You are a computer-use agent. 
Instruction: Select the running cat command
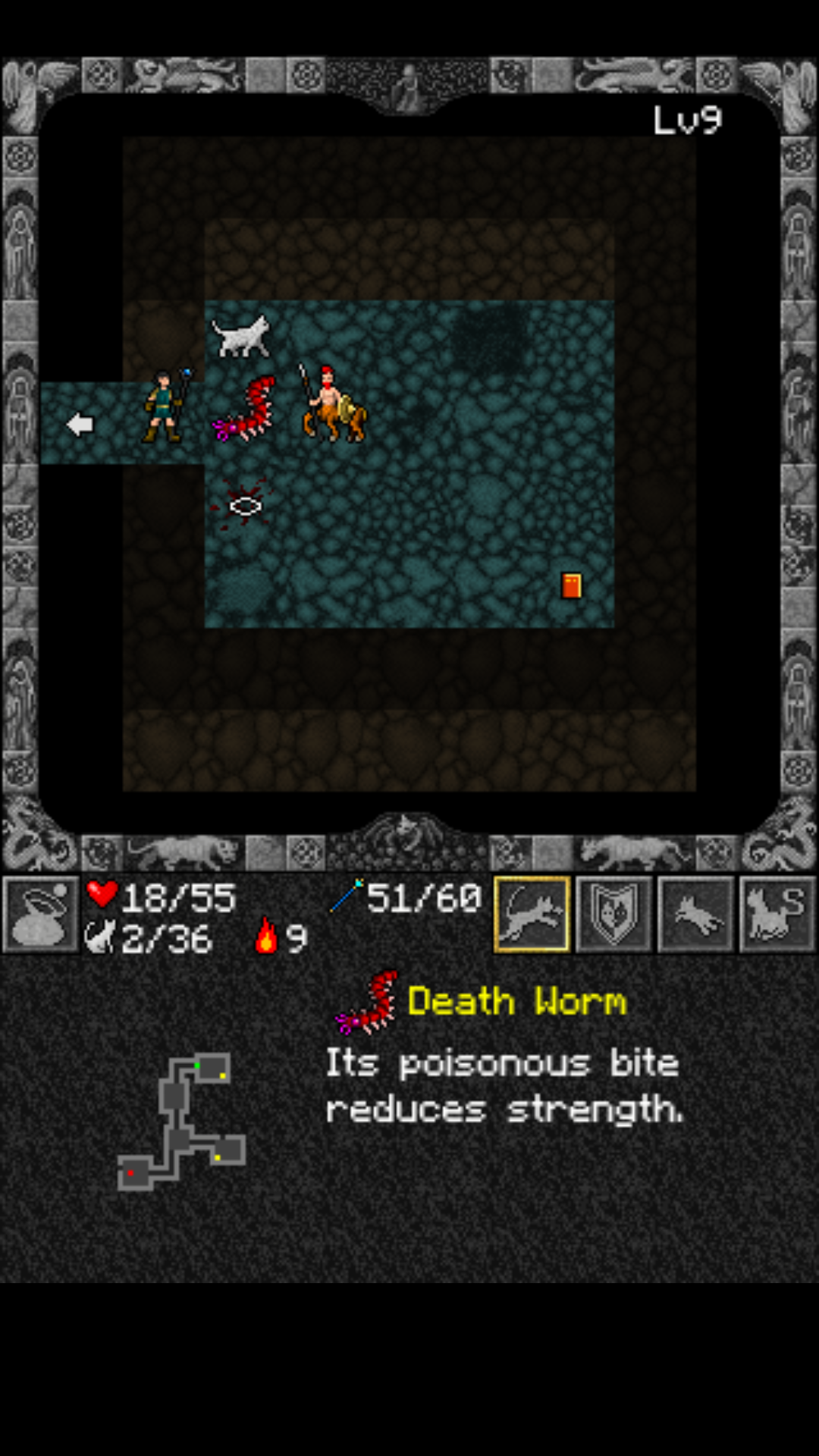[695, 915]
